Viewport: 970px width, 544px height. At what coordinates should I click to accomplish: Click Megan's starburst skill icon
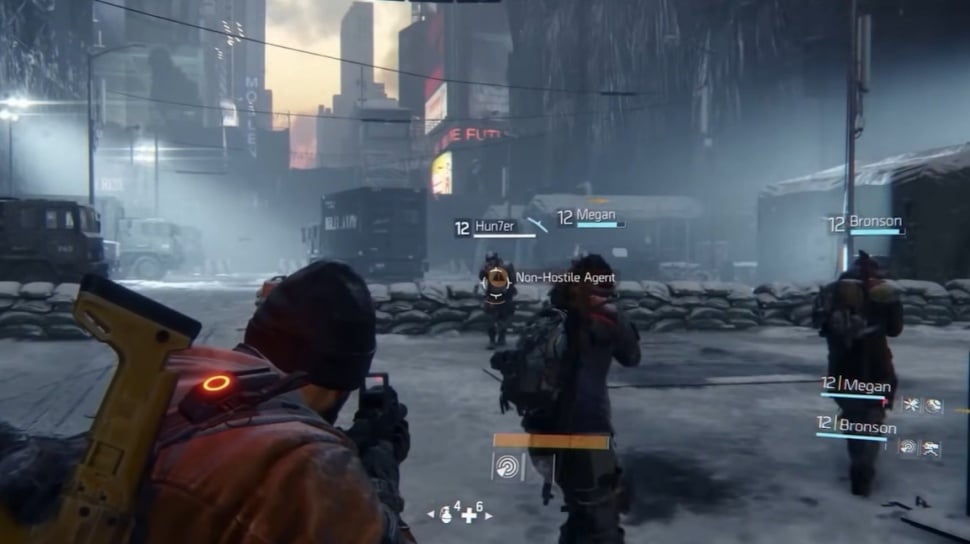pos(911,405)
